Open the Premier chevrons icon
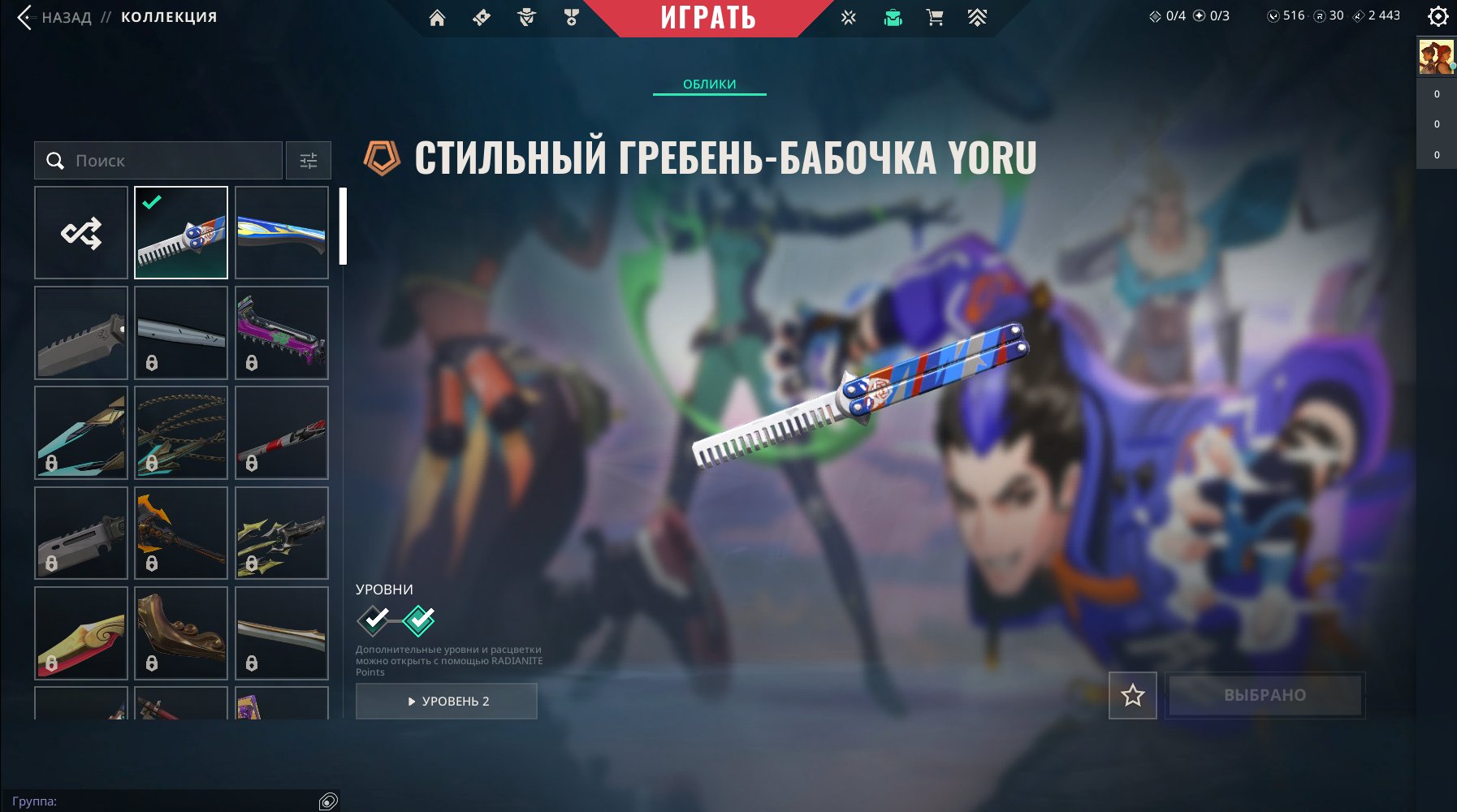Viewport: 1457px width, 812px height. coord(976,16)
